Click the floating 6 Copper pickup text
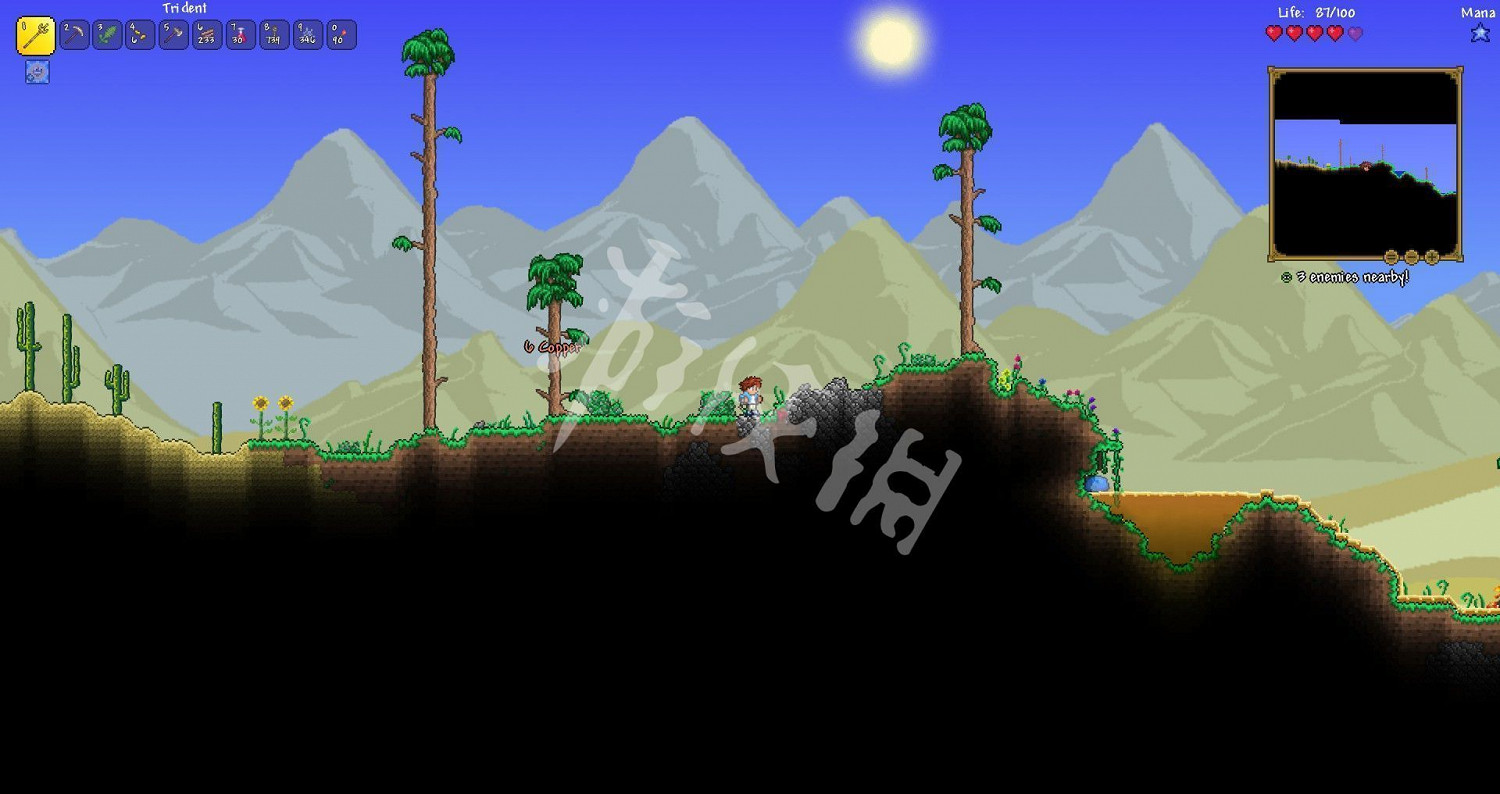The width and height of the screenshot is (1500, 794). click(x=551, y=345)
